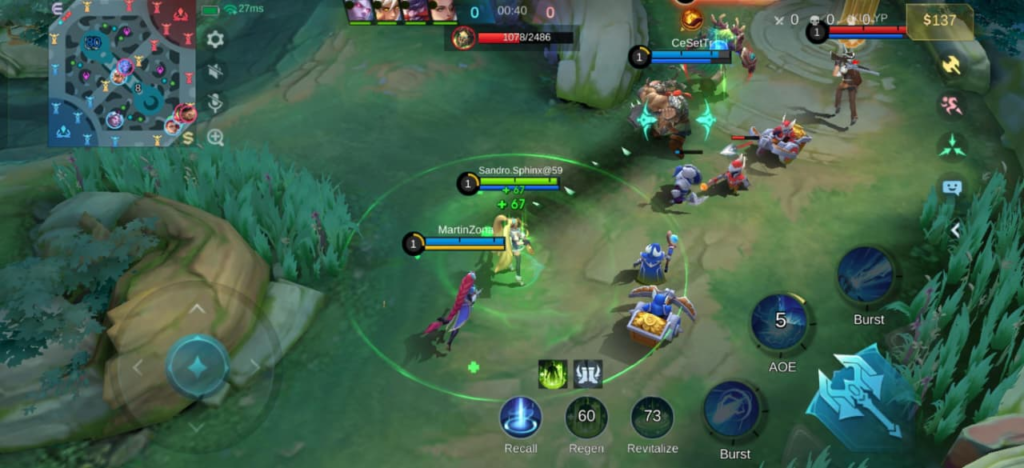
Task: Tap the movement joystick center
Action: (197, 366)
